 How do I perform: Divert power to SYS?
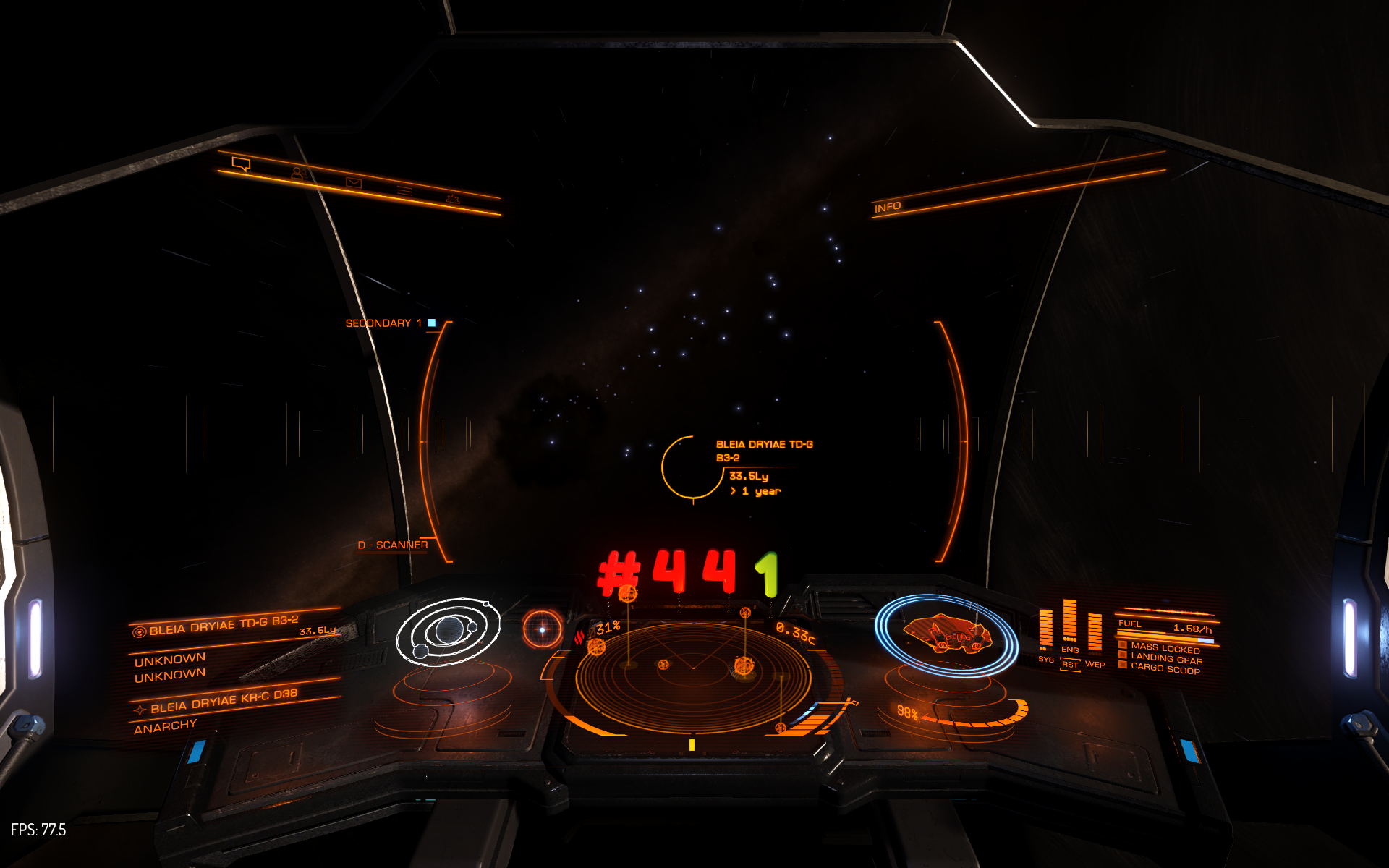pyautogui.click(x=1045, y=659)
